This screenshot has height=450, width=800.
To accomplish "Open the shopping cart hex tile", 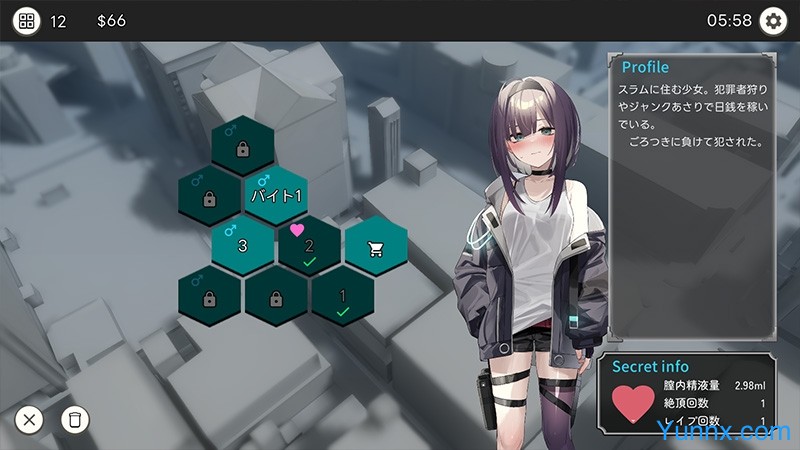I will point(376,246).
